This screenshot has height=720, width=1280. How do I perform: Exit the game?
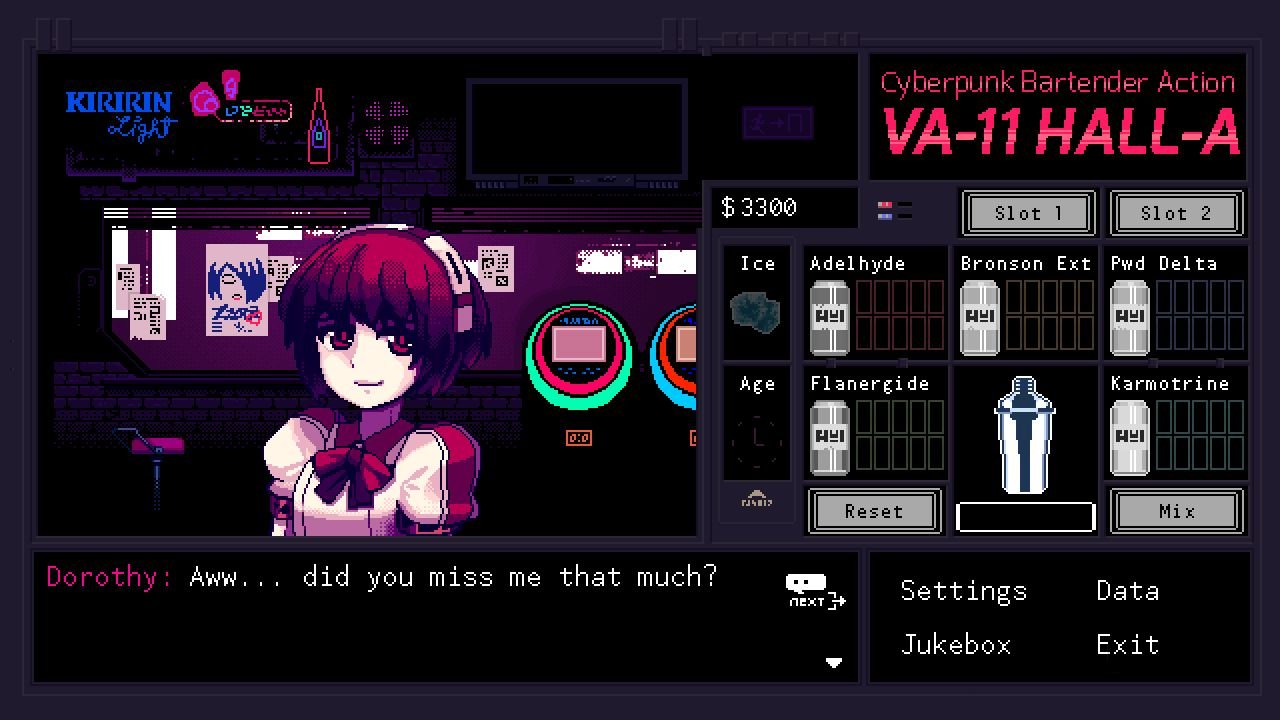point(1127,644)
